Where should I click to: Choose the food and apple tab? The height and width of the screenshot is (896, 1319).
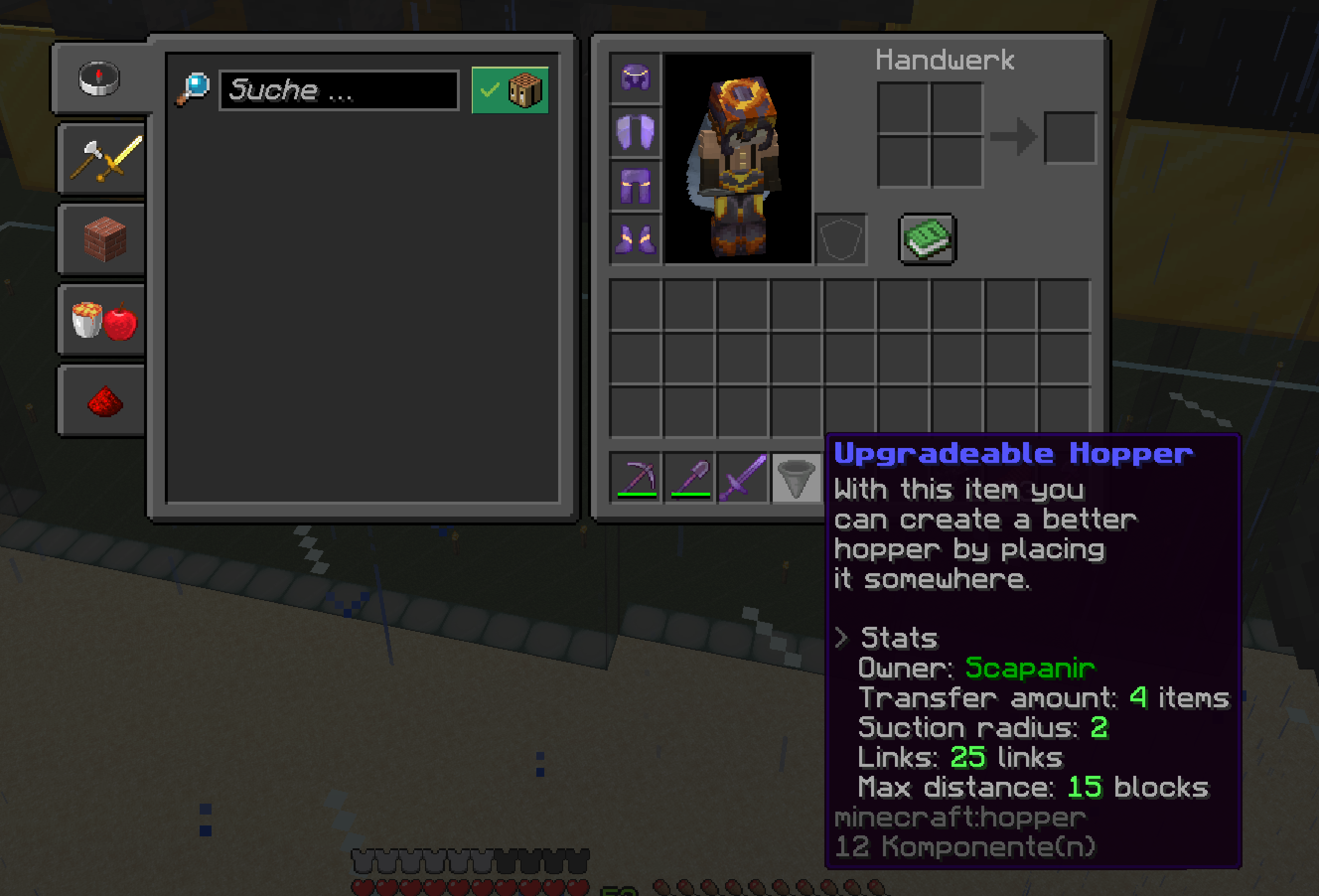pos(105,320)
